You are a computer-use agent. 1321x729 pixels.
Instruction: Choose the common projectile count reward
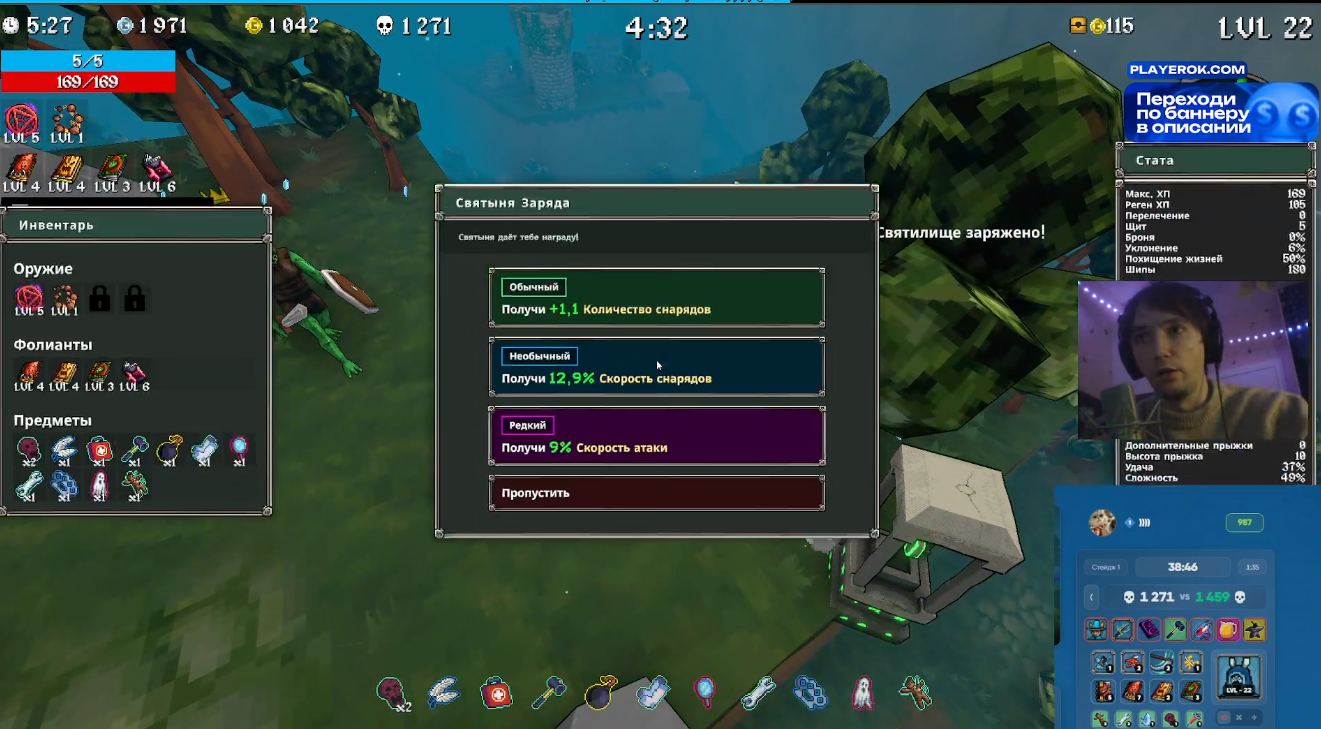click(656, 297)
